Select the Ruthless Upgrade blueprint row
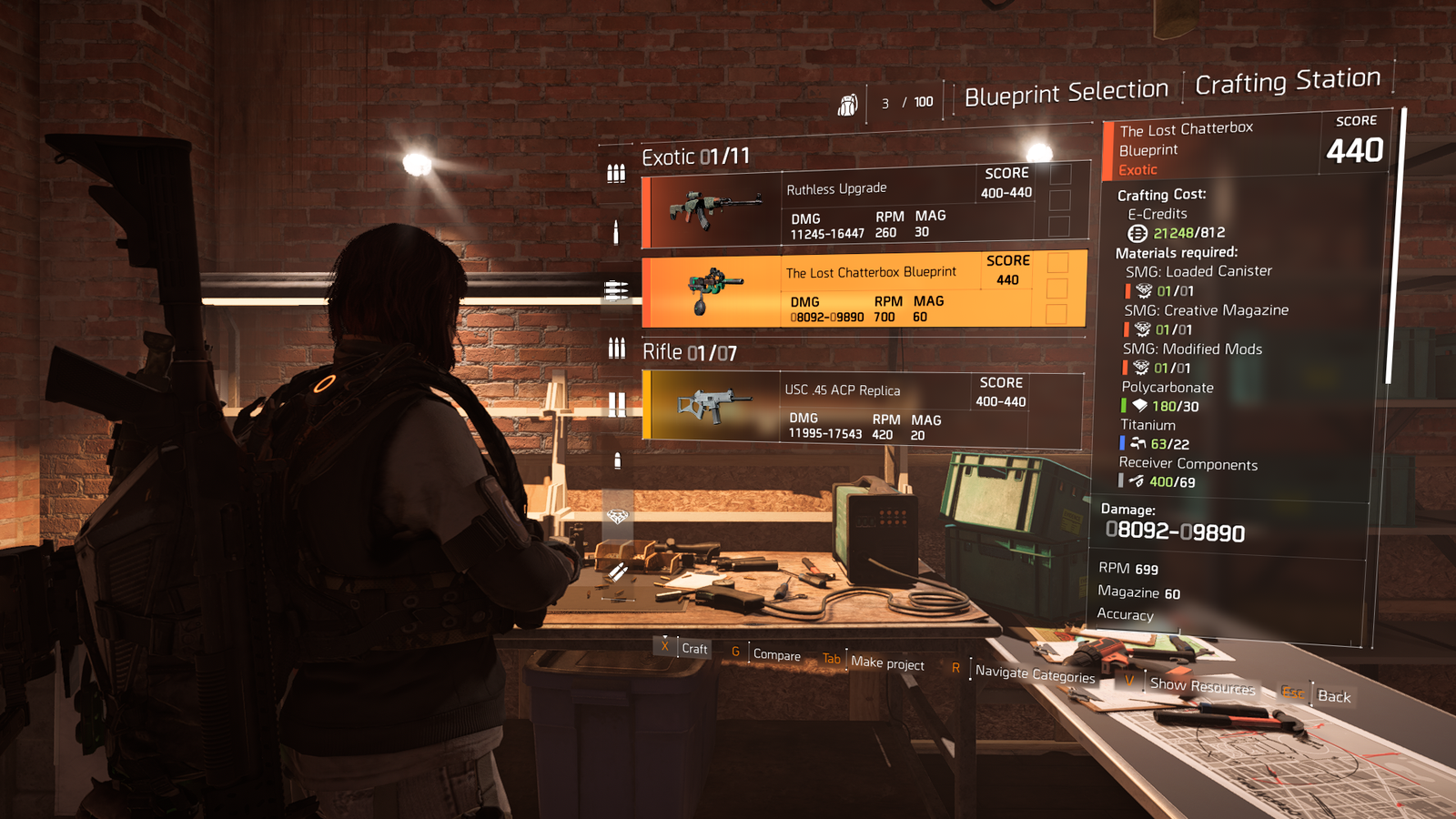Screen dimensions: 1456x819 (864, 208)
